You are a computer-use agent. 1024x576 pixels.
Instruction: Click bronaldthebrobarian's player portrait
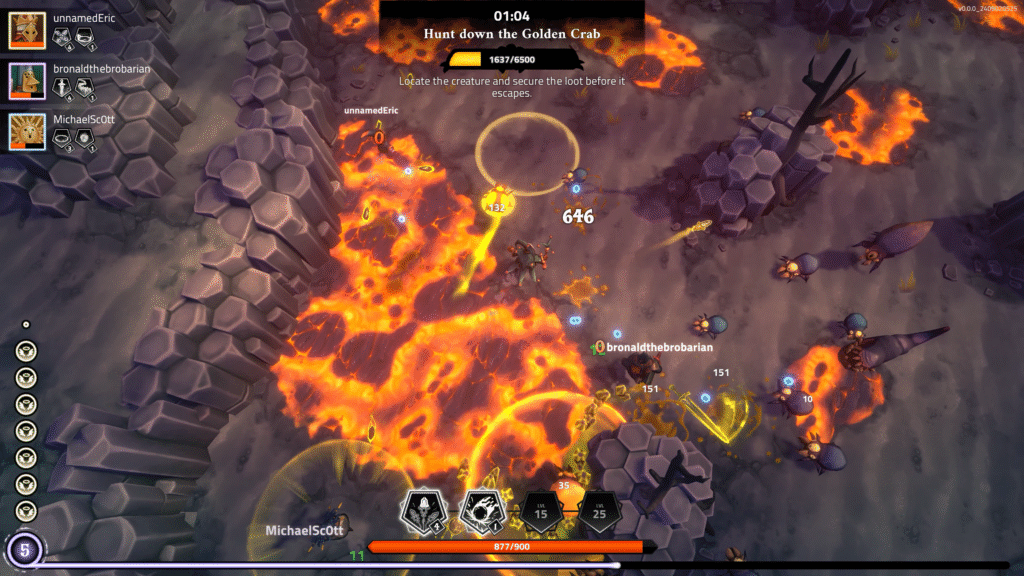coord(27,81)
